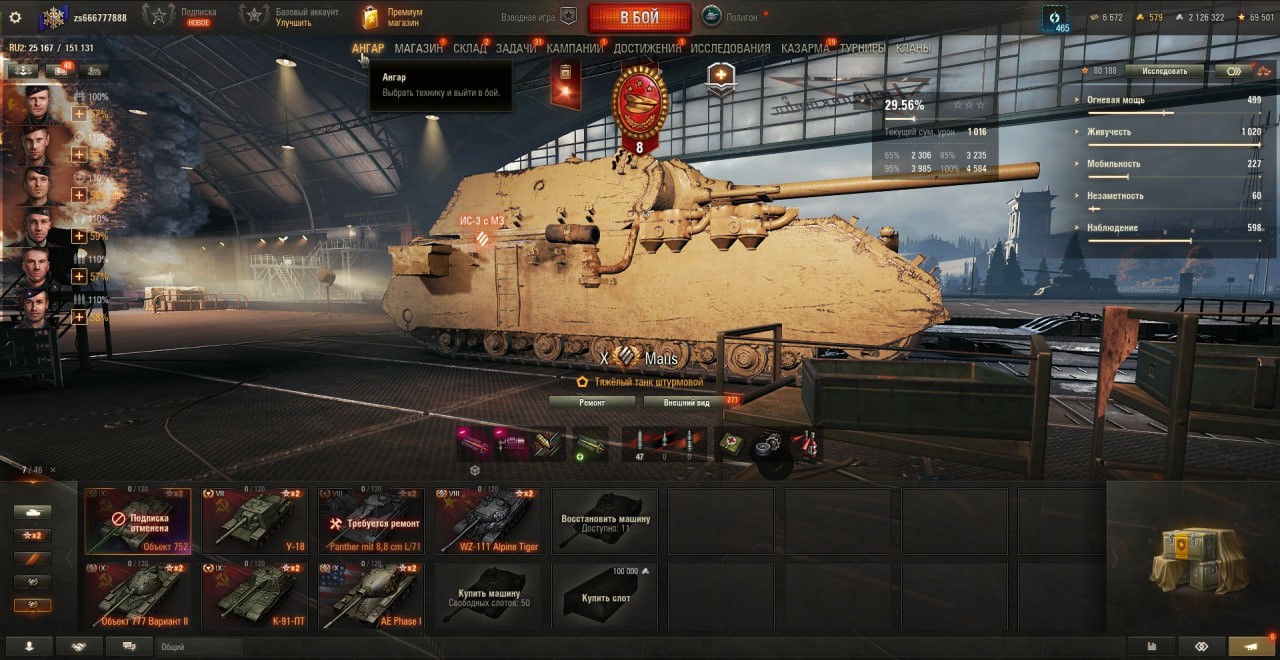1280x660 pixels.
Task: Open the ЗАДАЧИ tab
Action: [x=516, y=48]
